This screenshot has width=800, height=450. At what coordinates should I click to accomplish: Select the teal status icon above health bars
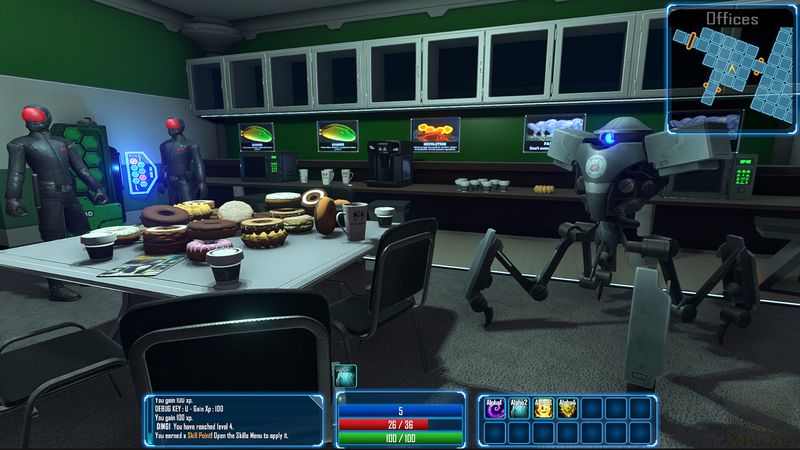tap(345, 378)
